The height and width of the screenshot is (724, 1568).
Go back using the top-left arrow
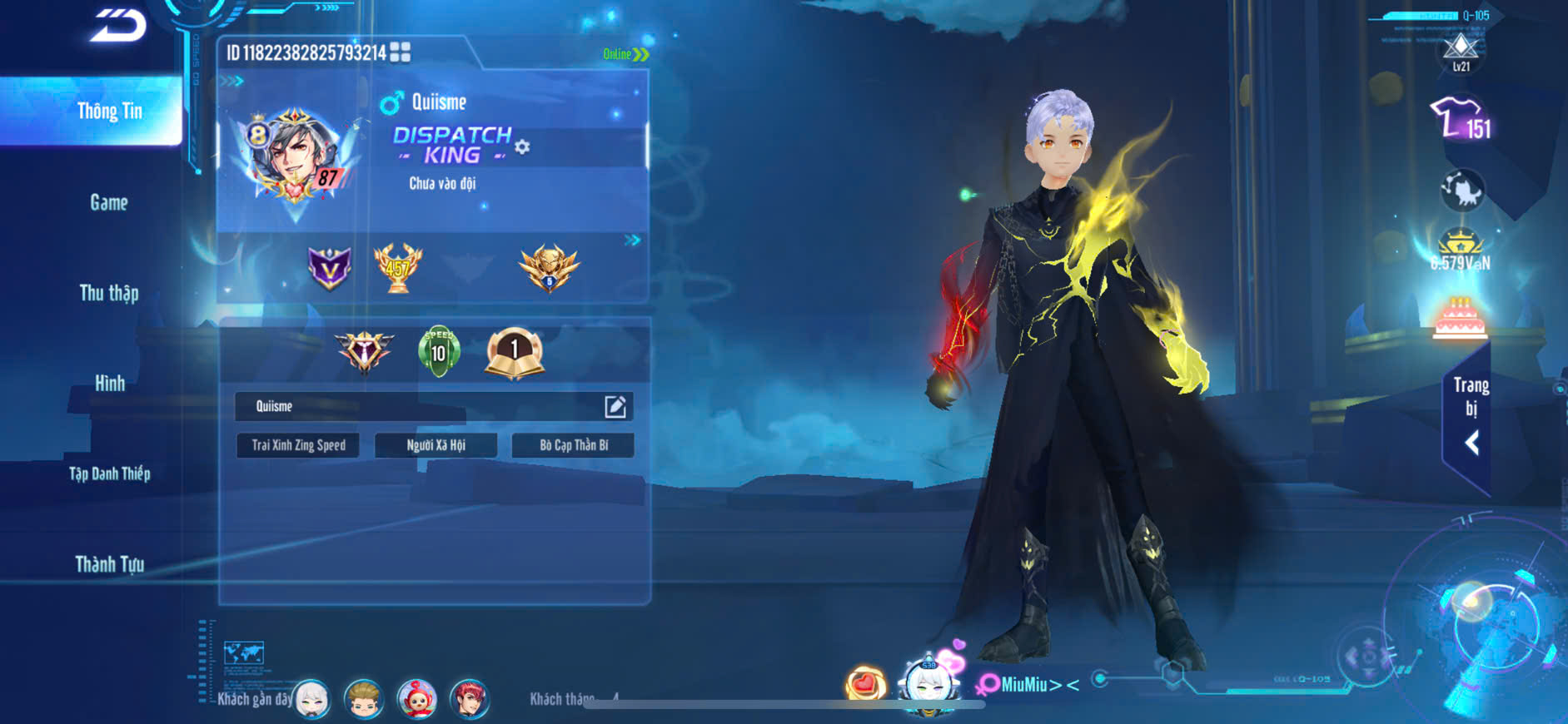118,26
